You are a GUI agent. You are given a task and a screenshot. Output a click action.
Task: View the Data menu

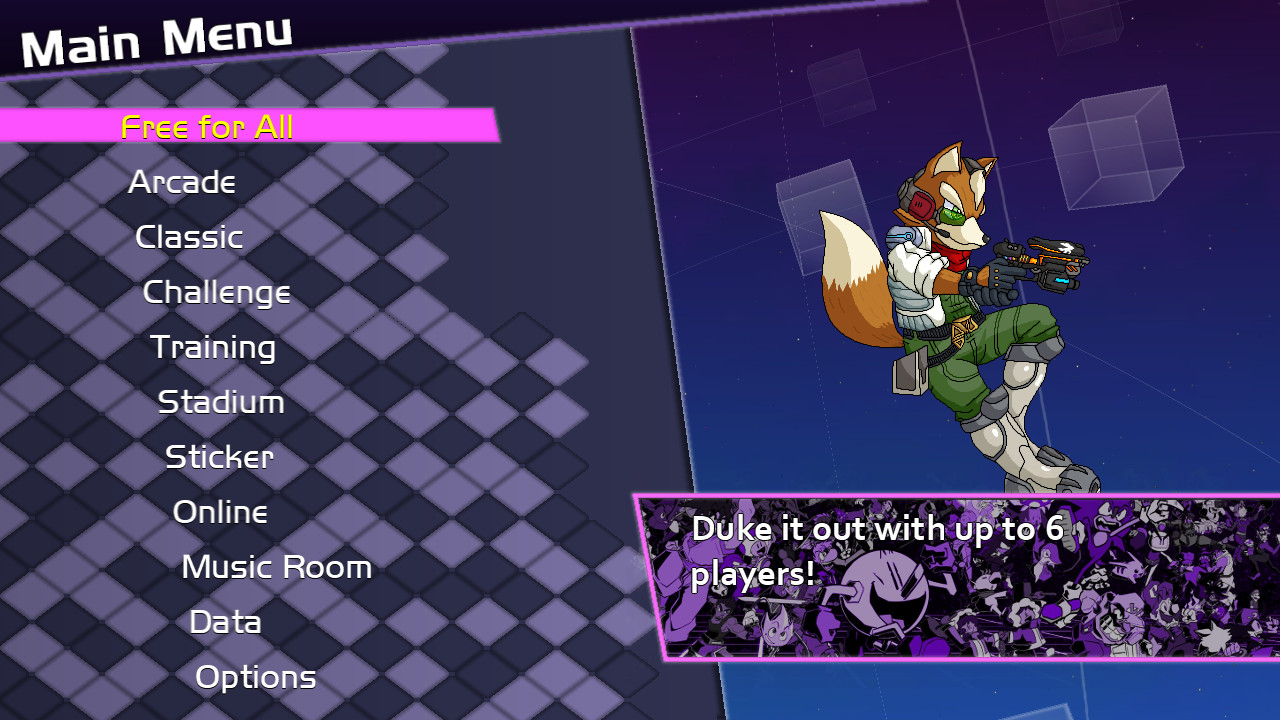[x=224, y=622]
